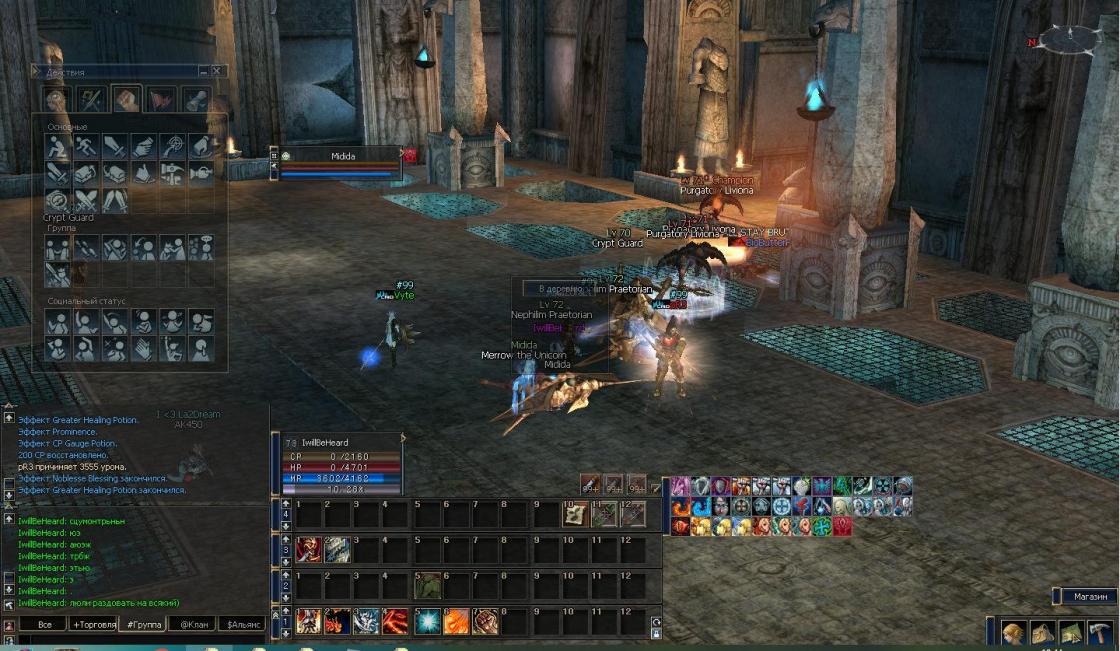Click the compass in the top-right corner
Image resolution: width=1120 pixels, height=651 pixels.
pyautogui.click(x=1070, y=40)
